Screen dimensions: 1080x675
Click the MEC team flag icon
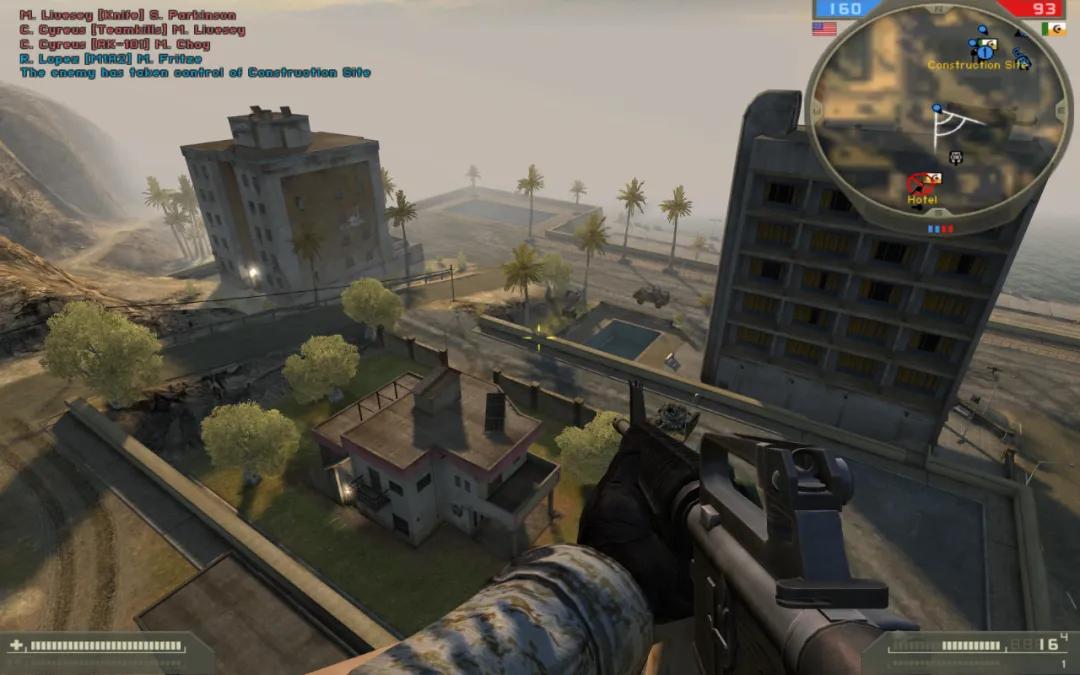1052,29
